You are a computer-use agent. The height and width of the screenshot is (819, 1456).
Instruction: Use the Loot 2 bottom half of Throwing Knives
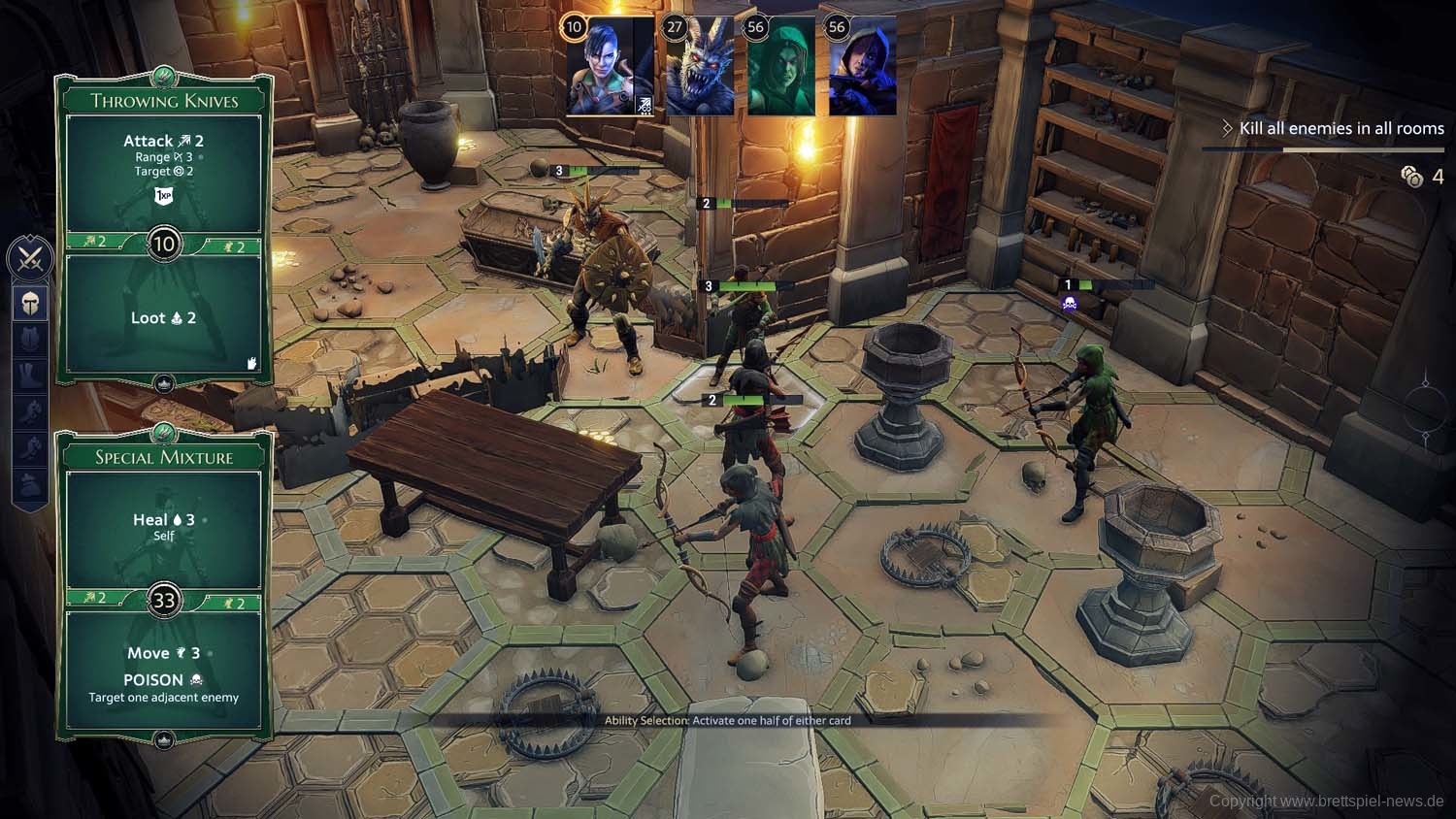coord(163,318)
